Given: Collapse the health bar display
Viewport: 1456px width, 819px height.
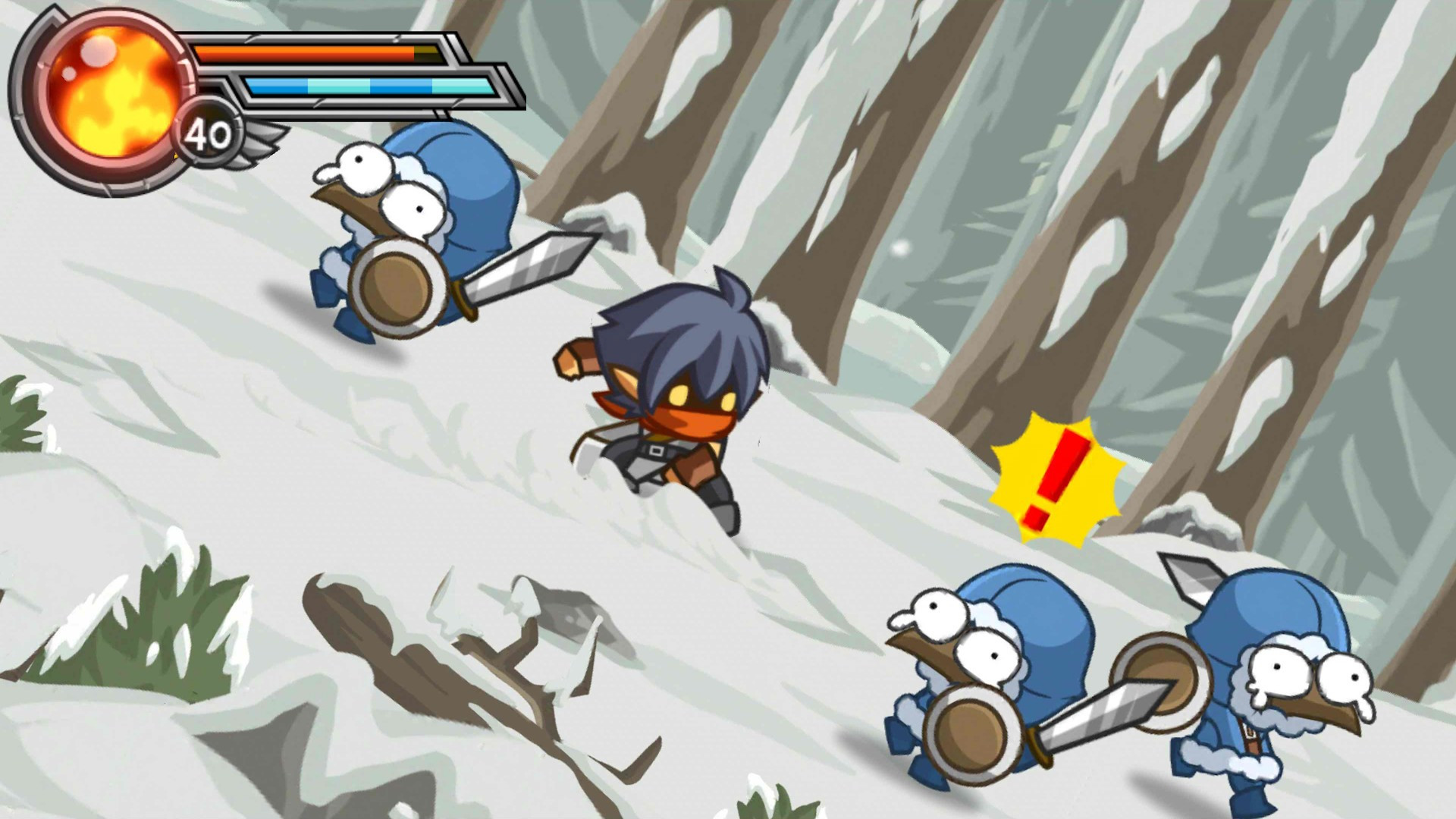Looking at the screenshot, I should click(x=318, y=52).
